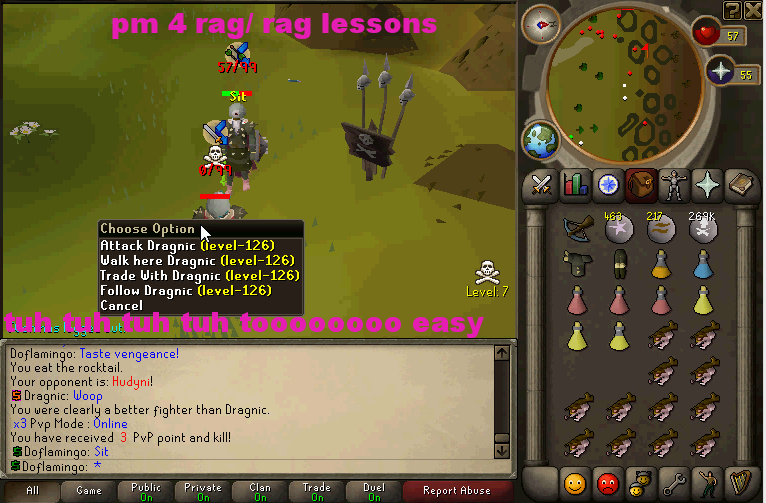Open the skills bar-chart tab

575,184
